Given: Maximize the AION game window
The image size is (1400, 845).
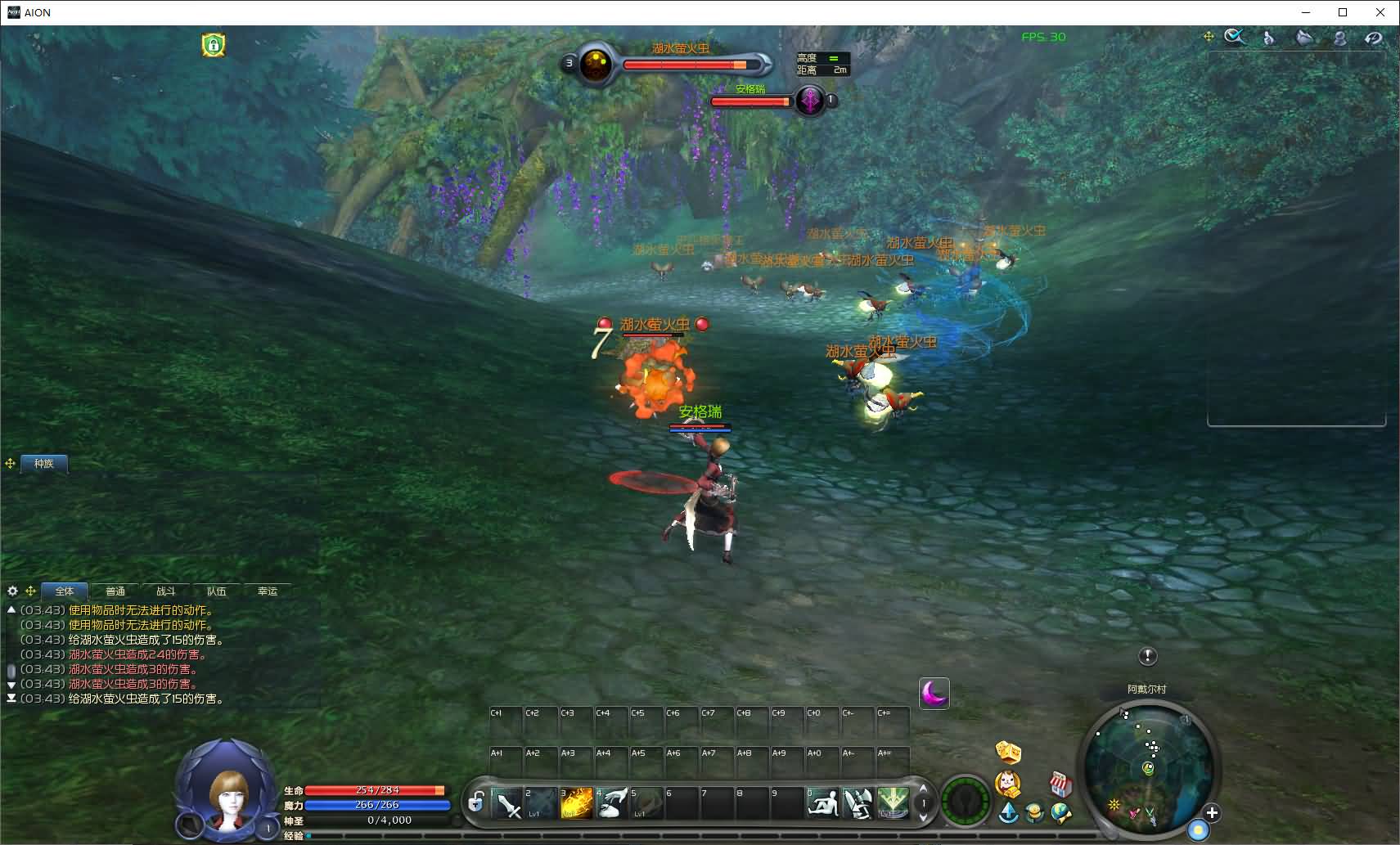Looking at the screenshot, I should tap(1343, 12).
